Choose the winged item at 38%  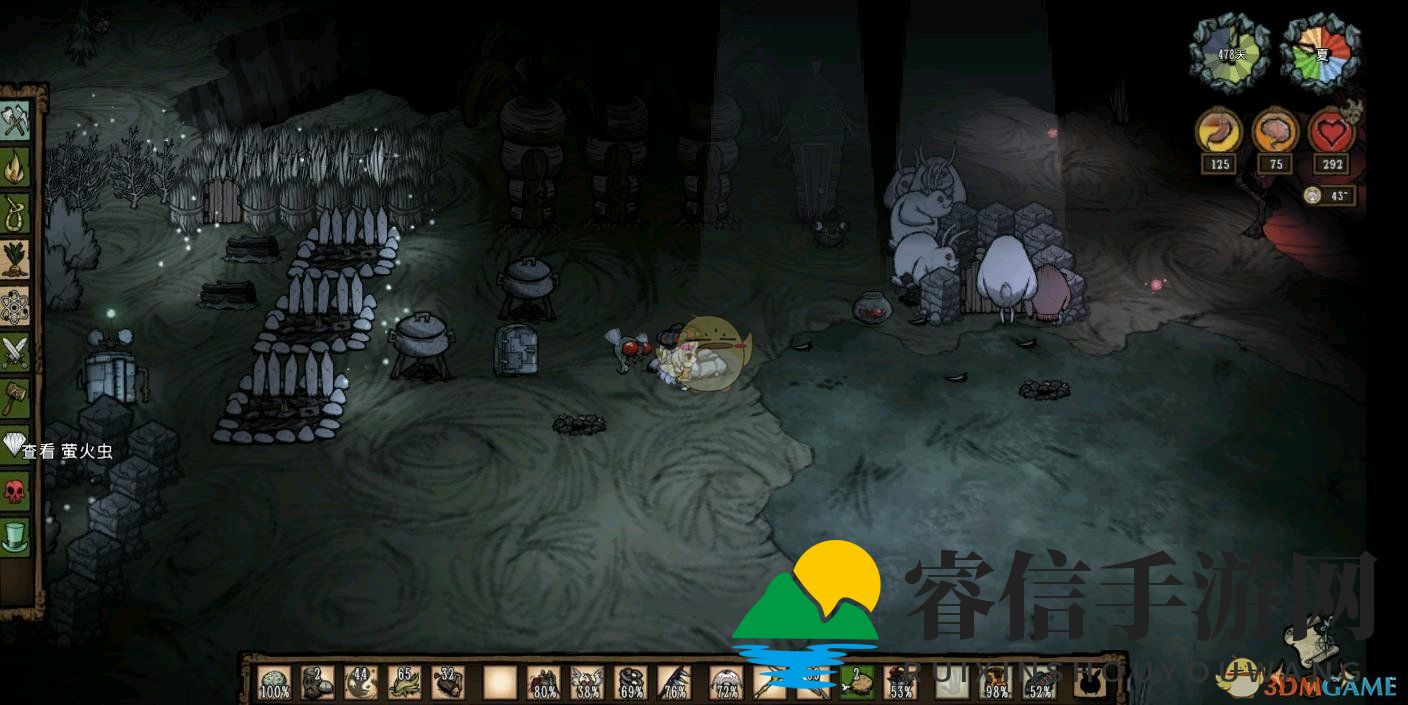pyautogui.click(x=586, y=681)
